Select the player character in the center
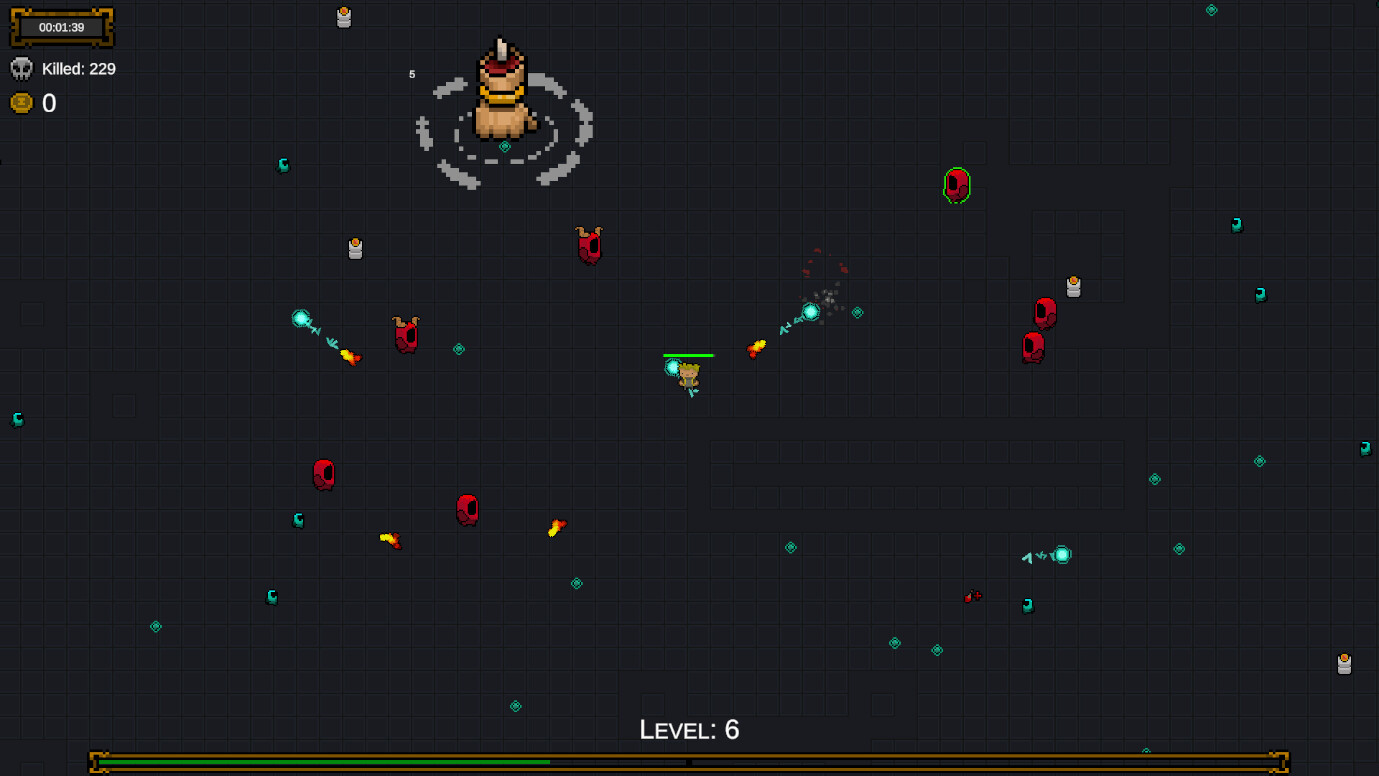Image resolution: width=1379 pixels, height=776 pixels. 688,375
